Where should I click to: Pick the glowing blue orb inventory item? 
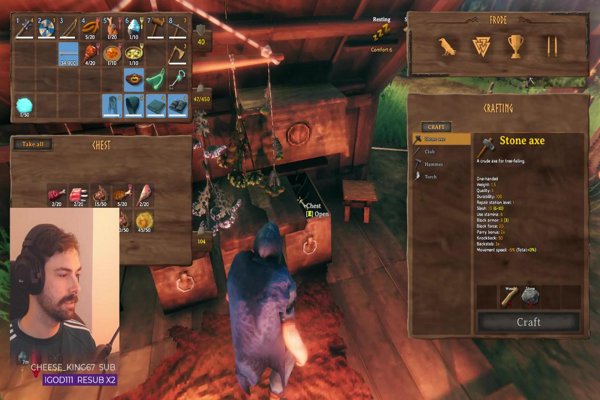tap(23, 103)
